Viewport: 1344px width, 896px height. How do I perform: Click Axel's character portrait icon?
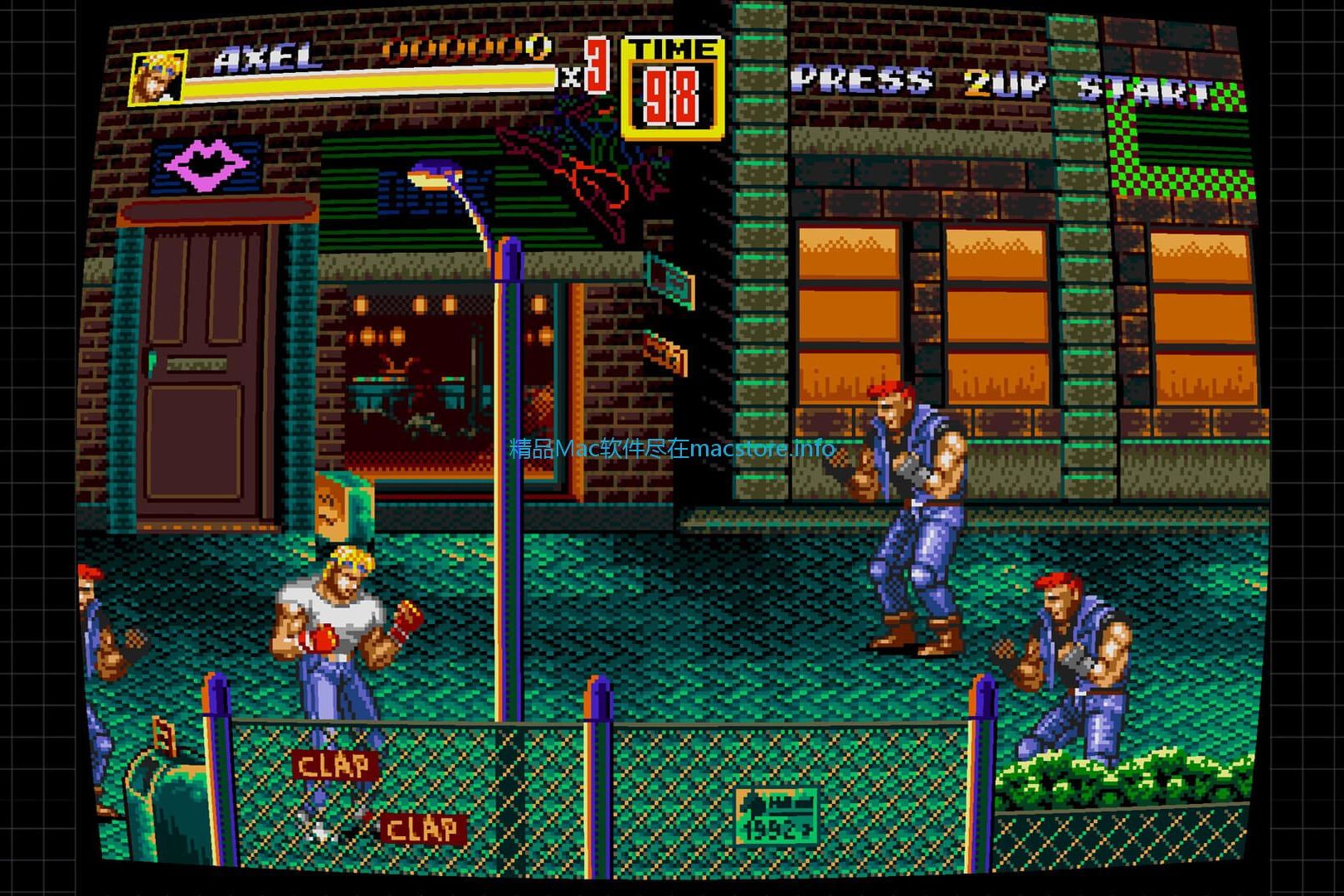pos(158,79)
